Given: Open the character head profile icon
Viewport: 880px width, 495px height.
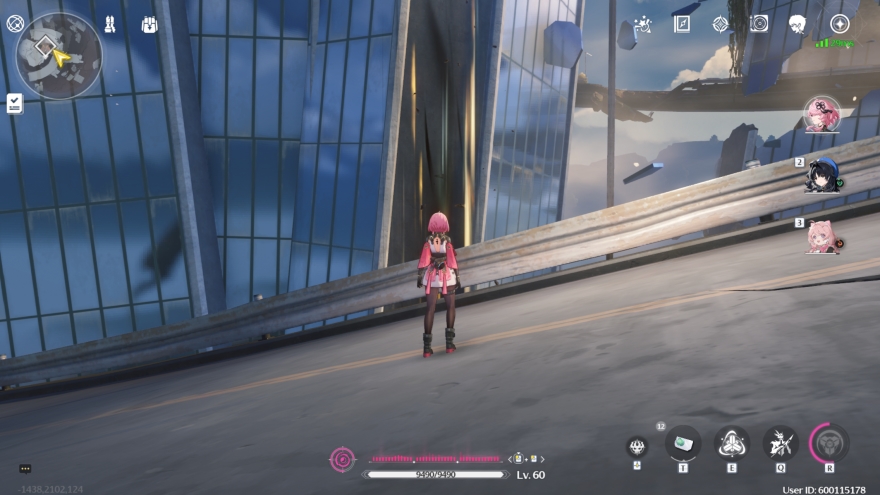Looking at the screenshot, I should pyautogui.click(x=798, y=24).
